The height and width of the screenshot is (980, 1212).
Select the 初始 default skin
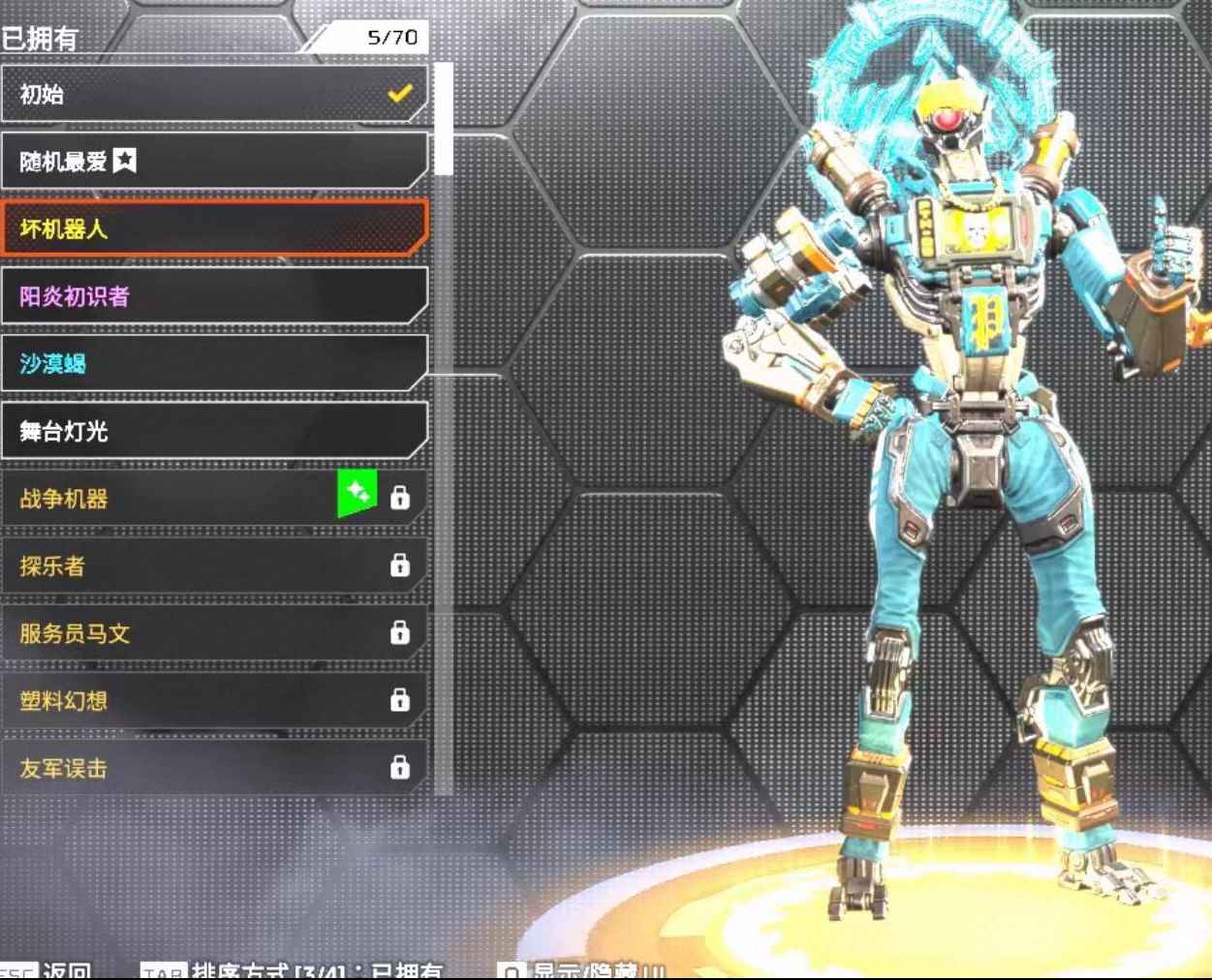click(213, 94)
